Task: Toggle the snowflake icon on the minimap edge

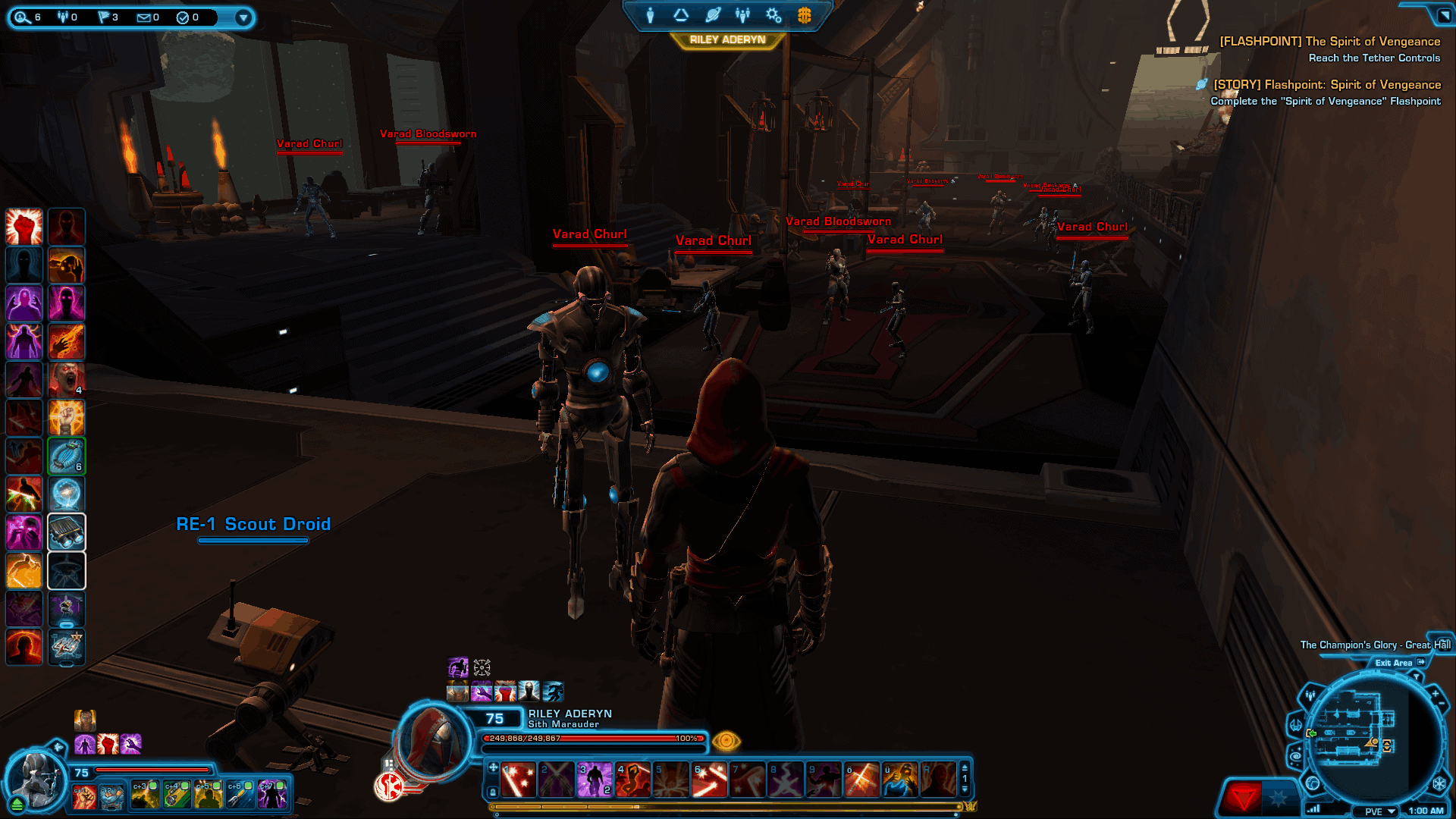Action: pos(1439,783)
